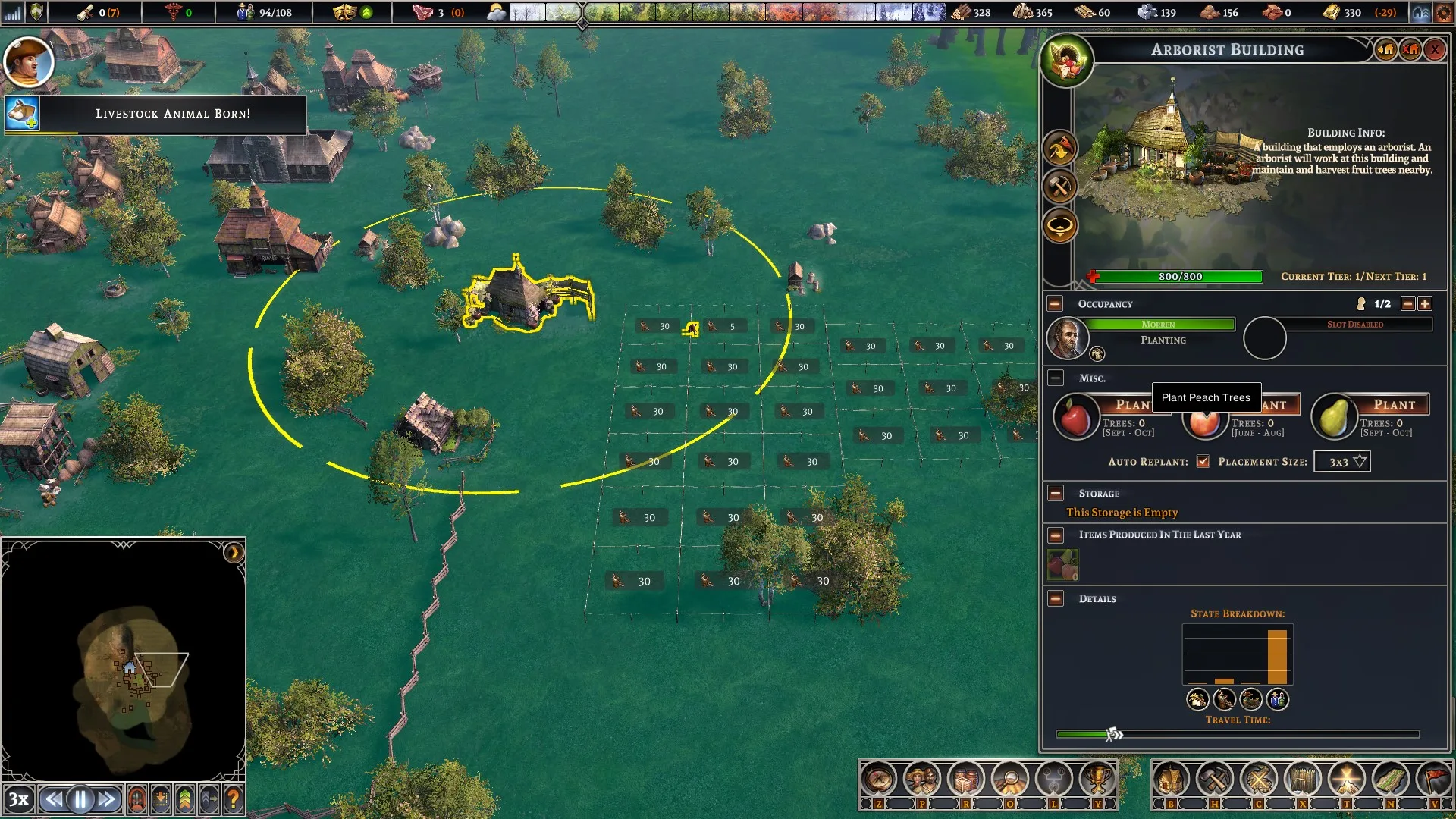Click the town on the minimap
Screen dimensions: 1456x819
130,669
